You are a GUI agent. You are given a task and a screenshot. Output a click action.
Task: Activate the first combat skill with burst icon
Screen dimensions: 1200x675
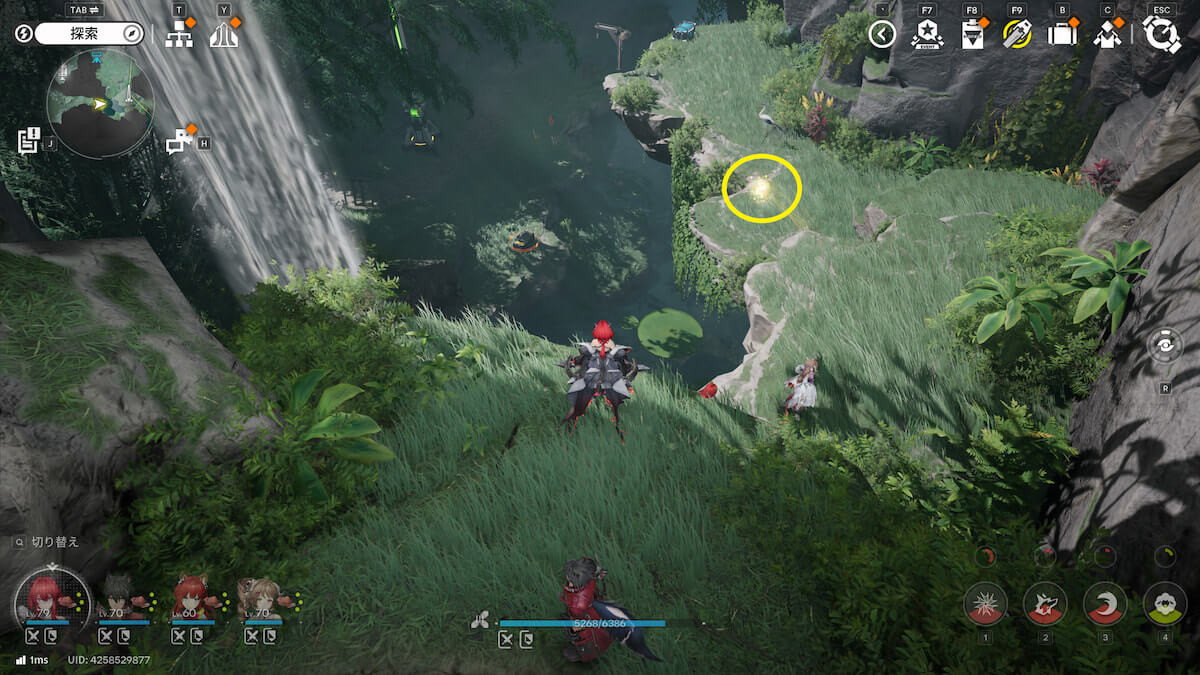pyautogui.click(x=985, y=604)
